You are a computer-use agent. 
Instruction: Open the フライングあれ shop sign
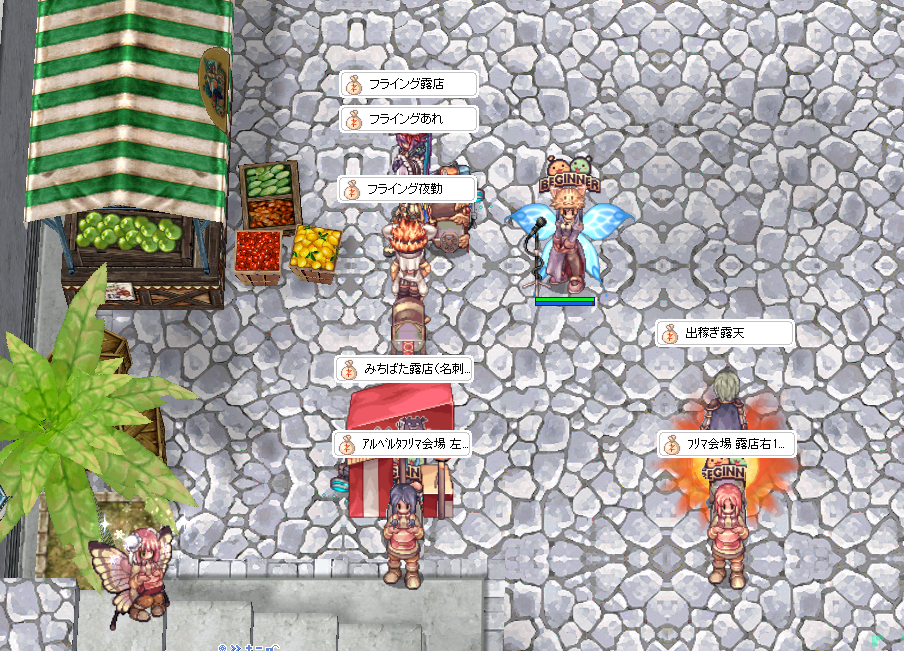(x=407, y=119)
